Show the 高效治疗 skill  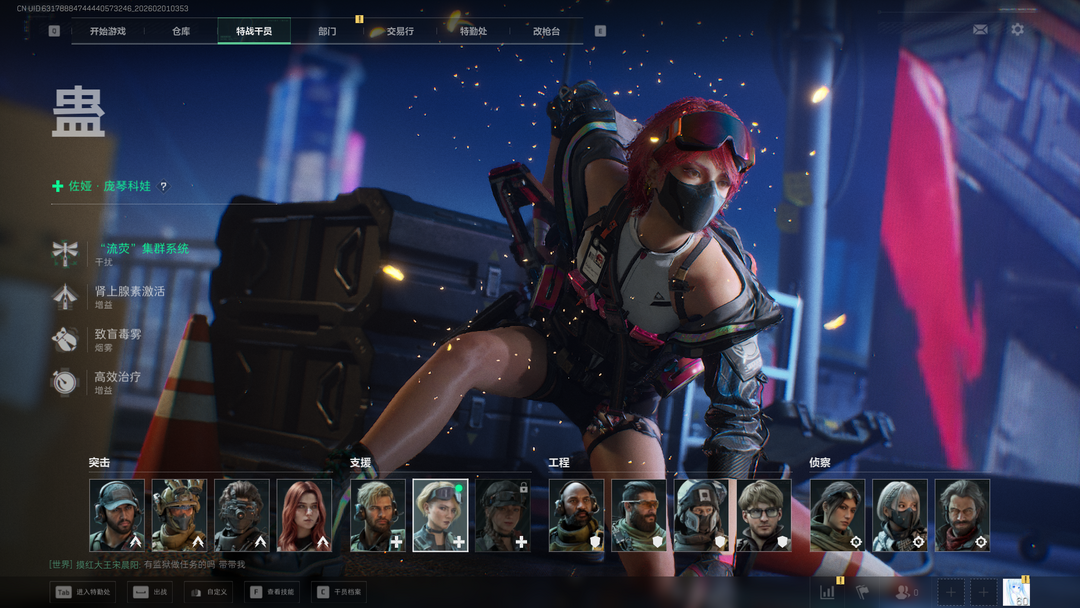click(117, 377)
